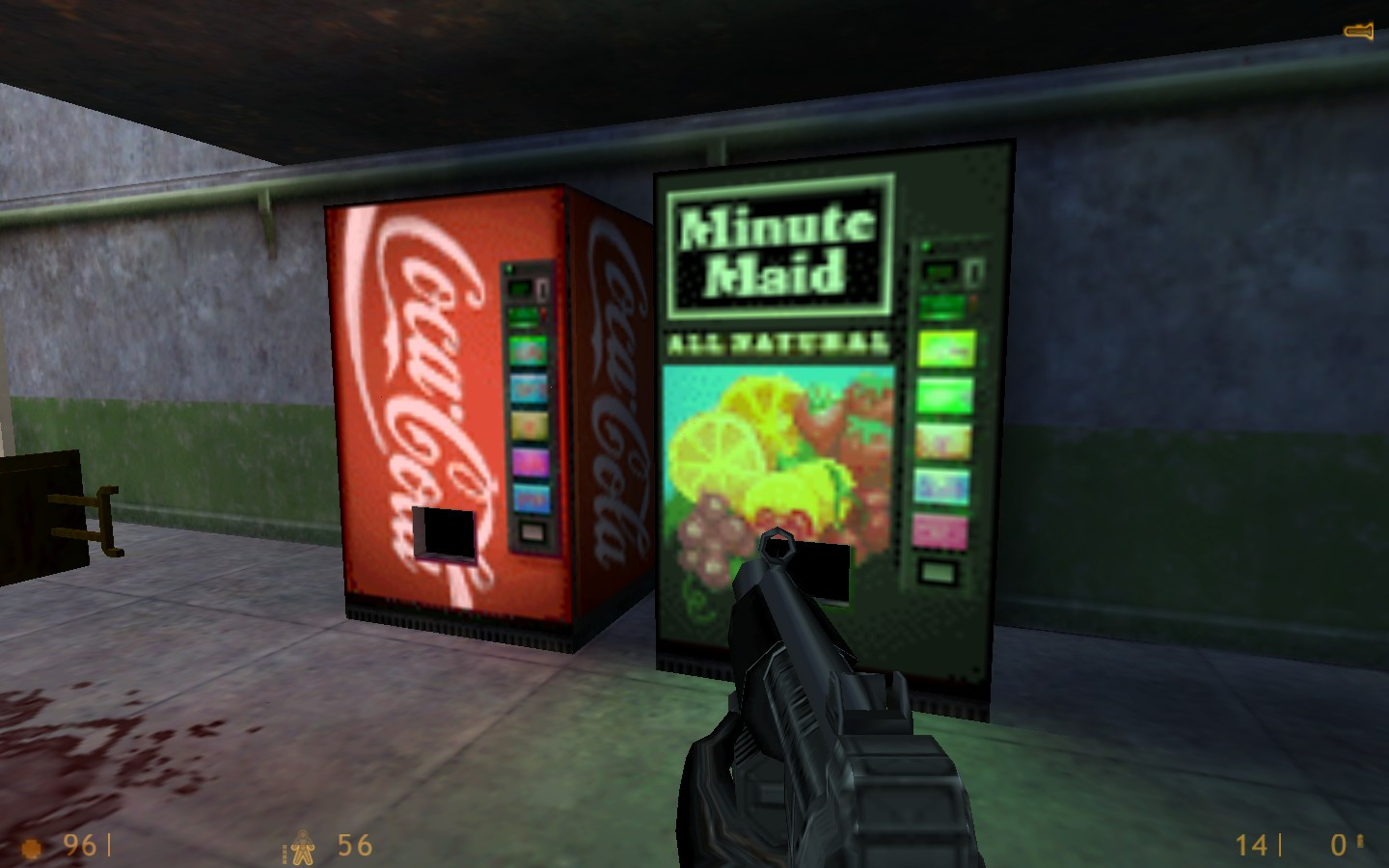The width and height of the screenshot is (1389, 868).
Task: Click the green LED price display on the Coke machine
Action: [519, 286]
